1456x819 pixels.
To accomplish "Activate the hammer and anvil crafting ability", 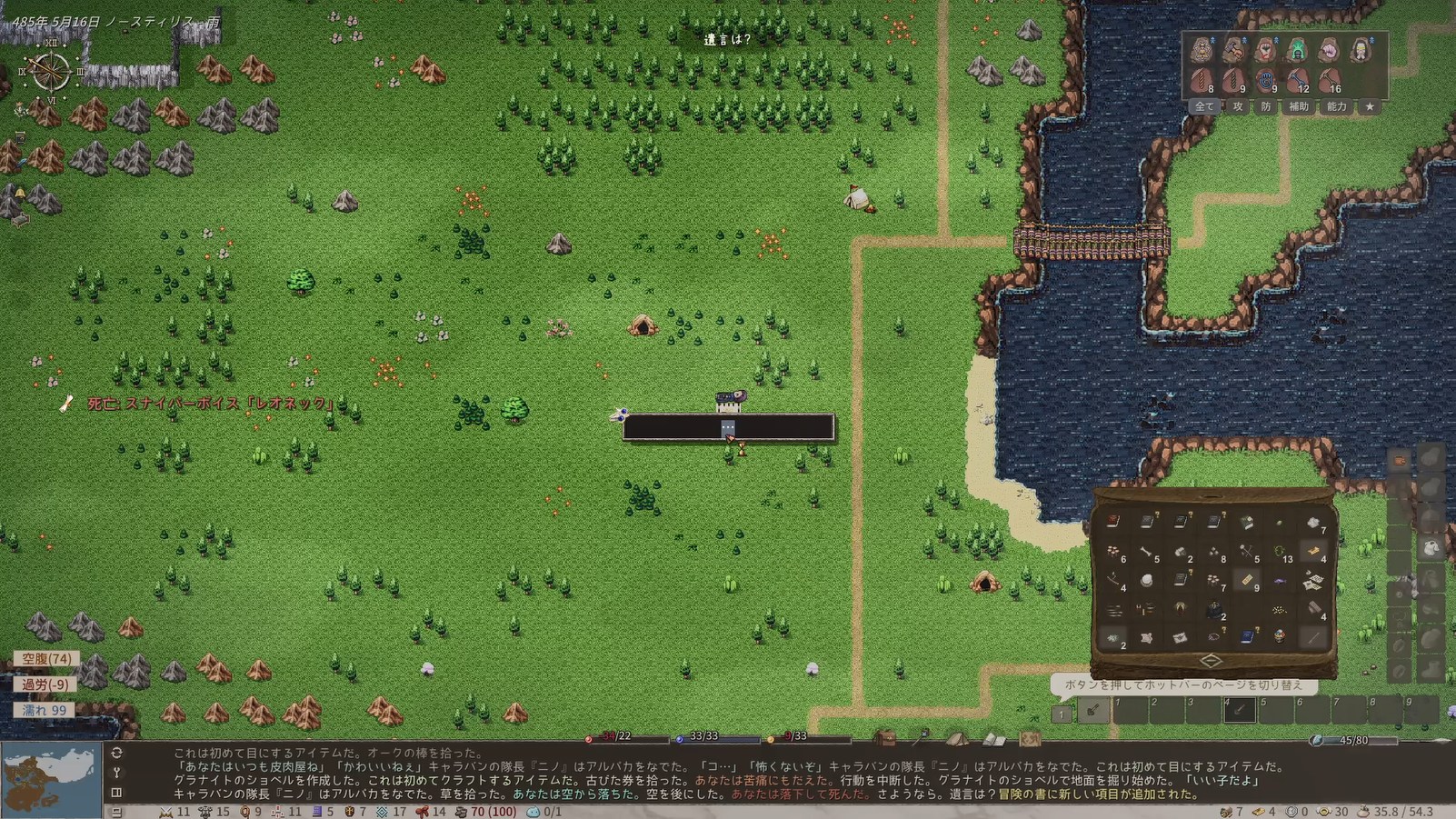I will [1233, 50].
